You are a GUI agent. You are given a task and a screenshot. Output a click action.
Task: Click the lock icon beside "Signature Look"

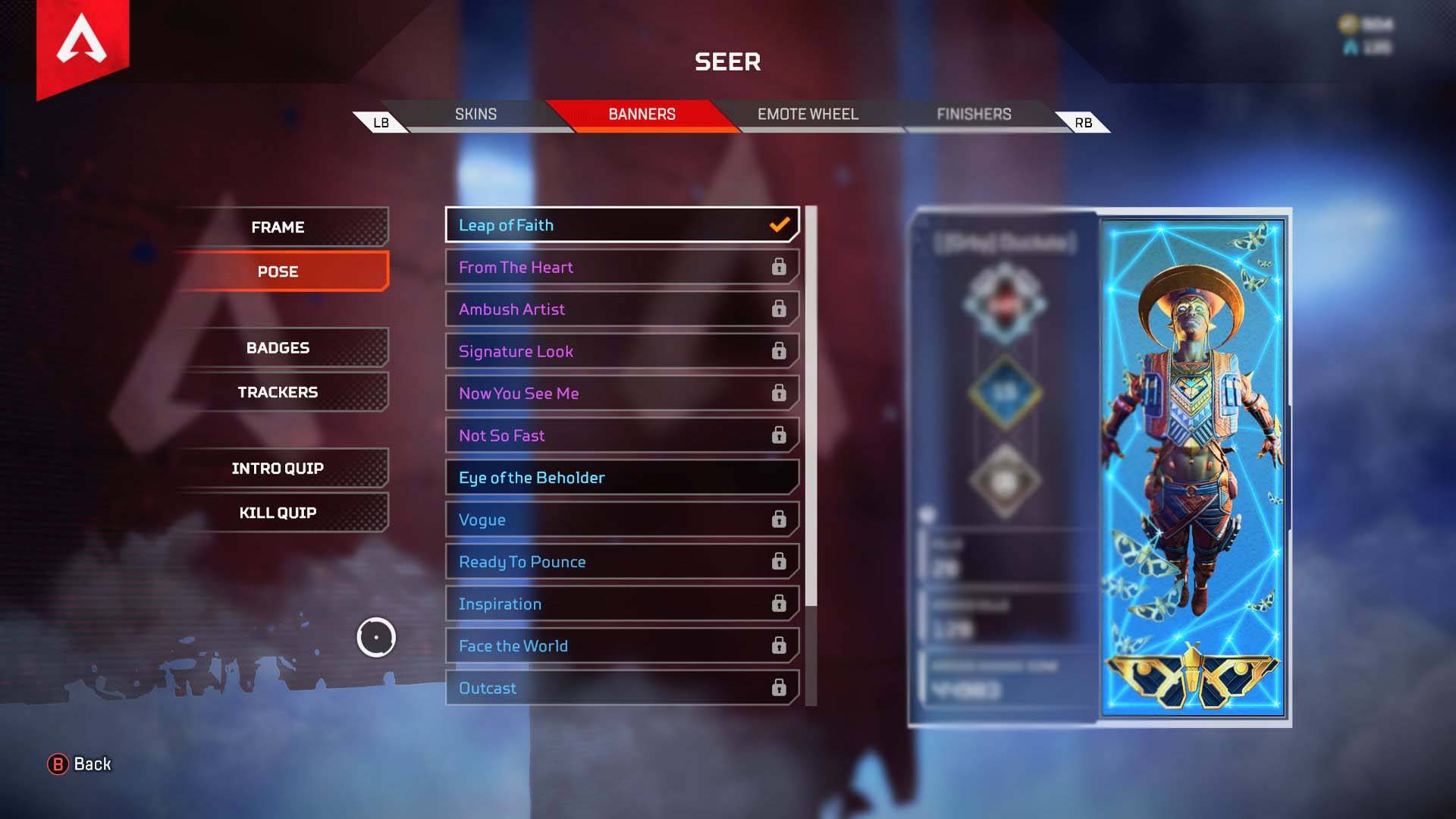[x=779, y=351]
